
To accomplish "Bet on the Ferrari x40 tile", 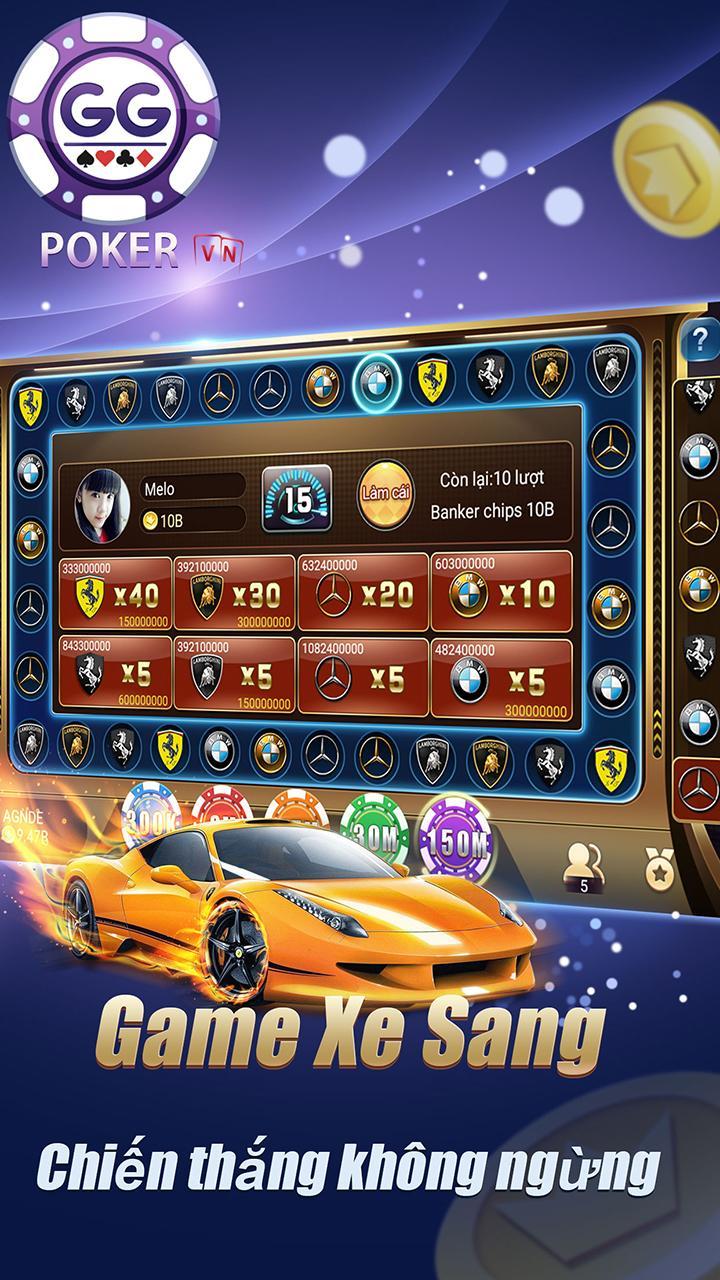I will 115,594.
